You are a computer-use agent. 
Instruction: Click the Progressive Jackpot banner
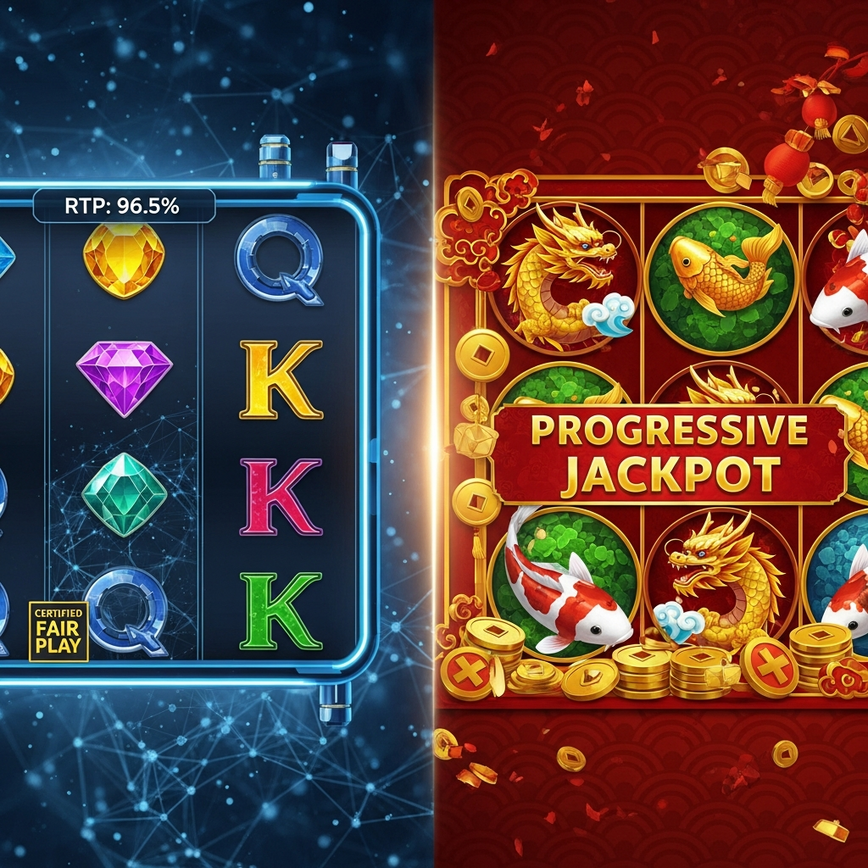click(x=669, y=452)
